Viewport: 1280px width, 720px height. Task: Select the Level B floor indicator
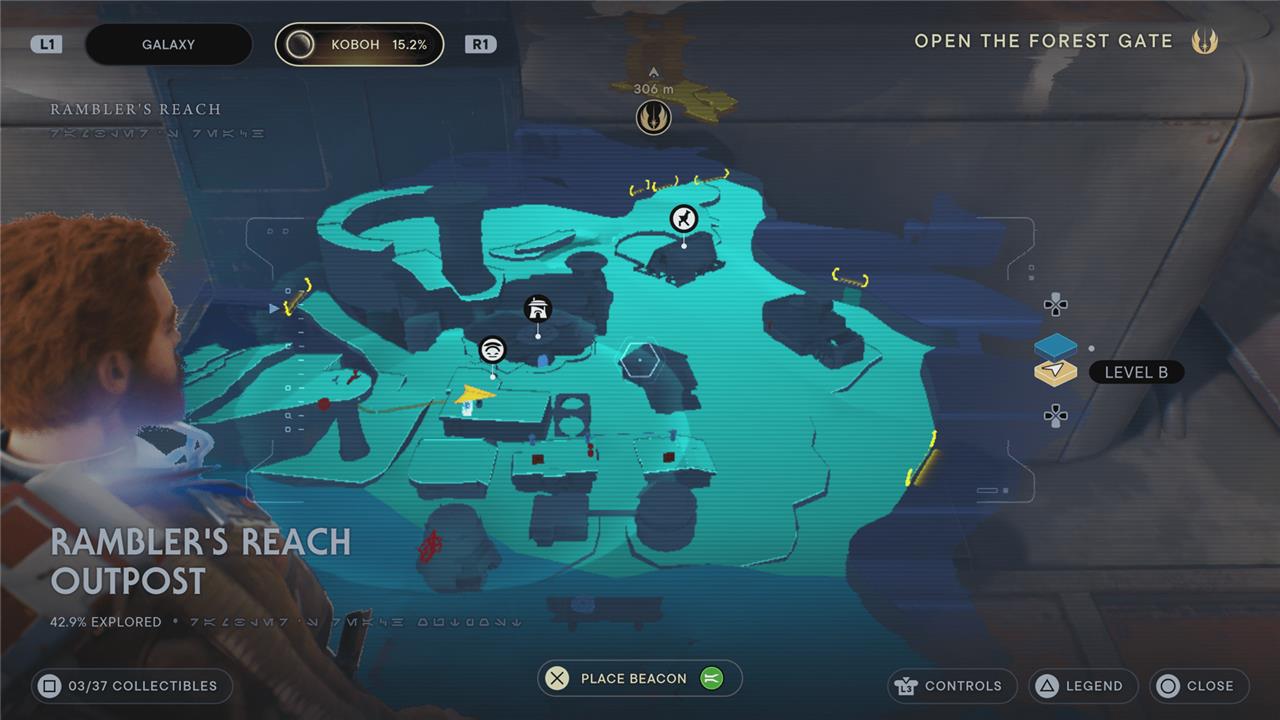(1135, 373)
